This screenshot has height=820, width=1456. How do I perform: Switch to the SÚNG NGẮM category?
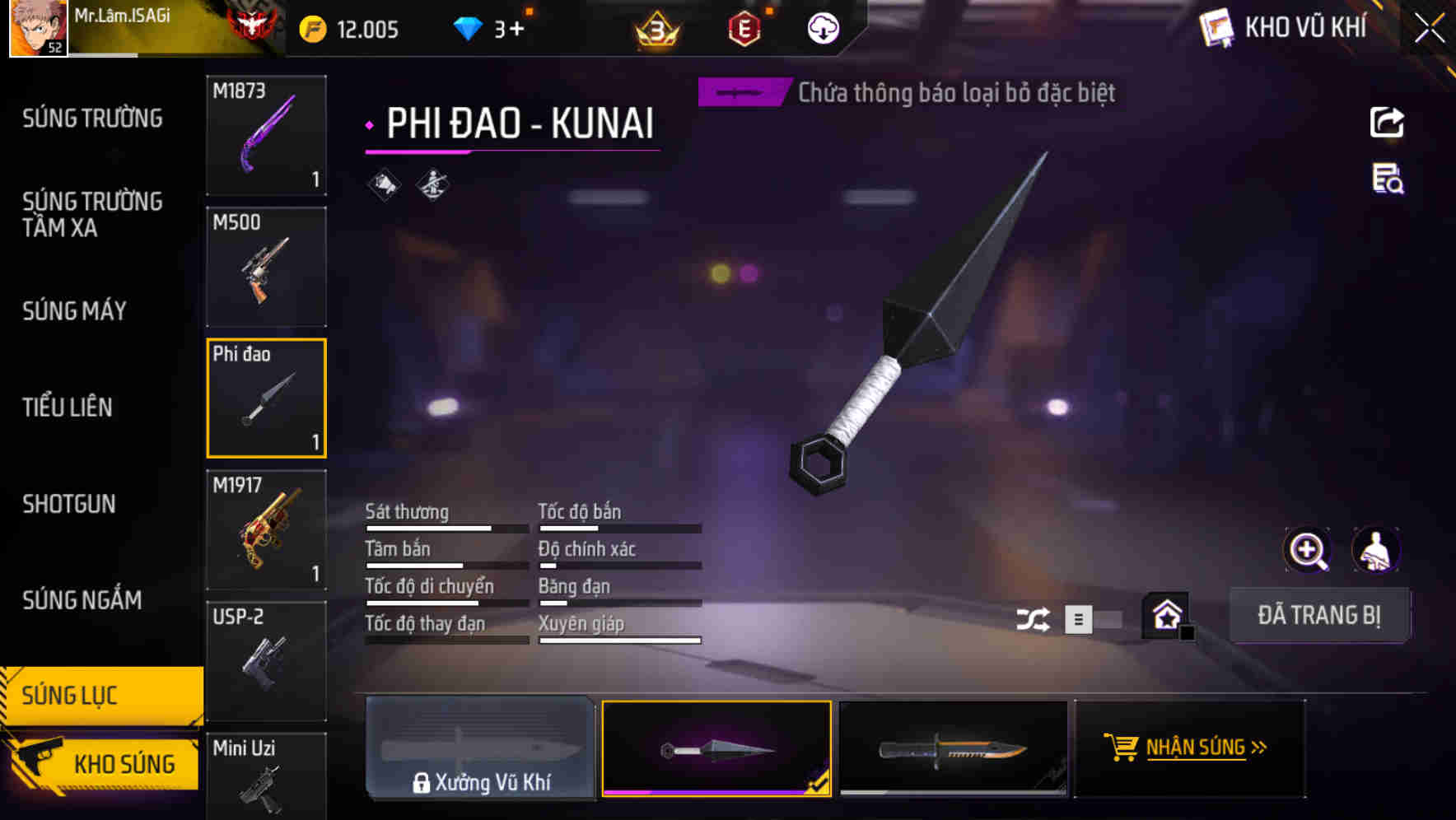point(82,600)
